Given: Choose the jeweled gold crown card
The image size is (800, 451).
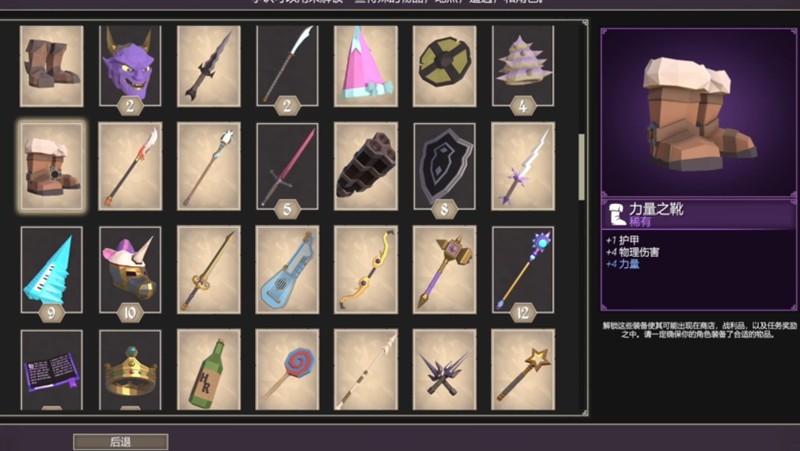Looking at the screenshot, I should 130,370.
